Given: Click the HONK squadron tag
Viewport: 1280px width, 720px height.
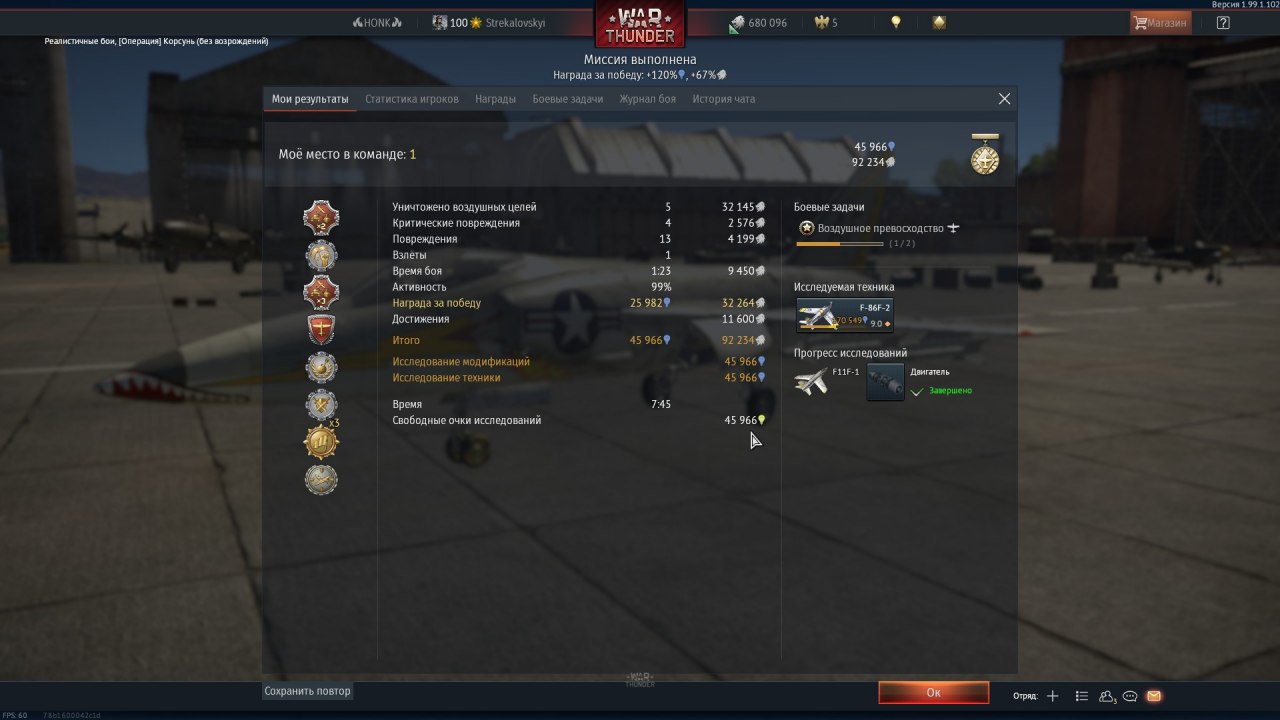Looking at the screenshot, I should click(377, 22).
